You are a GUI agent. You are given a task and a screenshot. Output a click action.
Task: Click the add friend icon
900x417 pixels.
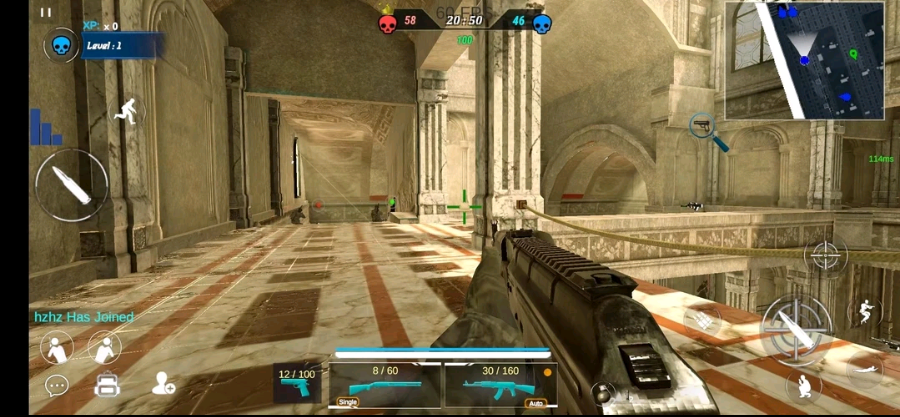click(x=163, y=384)
